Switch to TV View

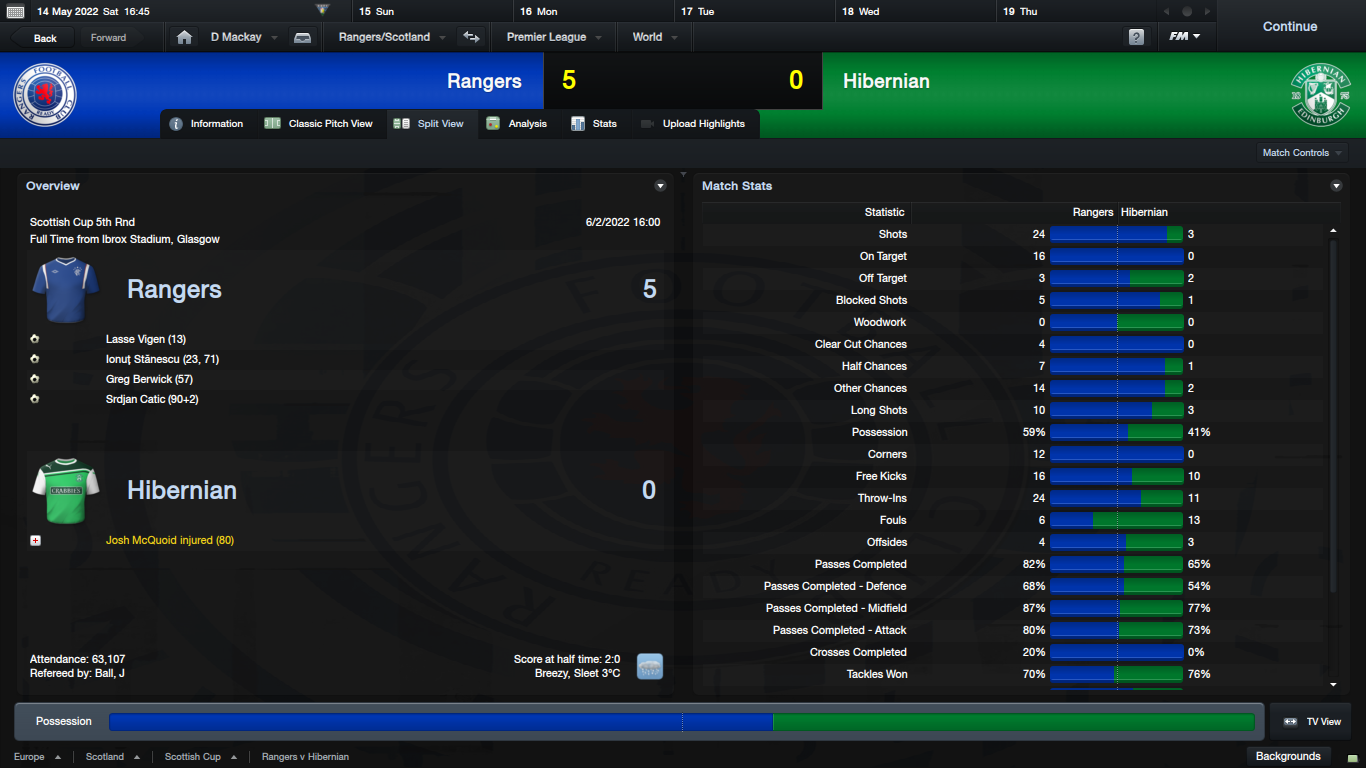point(1312,722)
